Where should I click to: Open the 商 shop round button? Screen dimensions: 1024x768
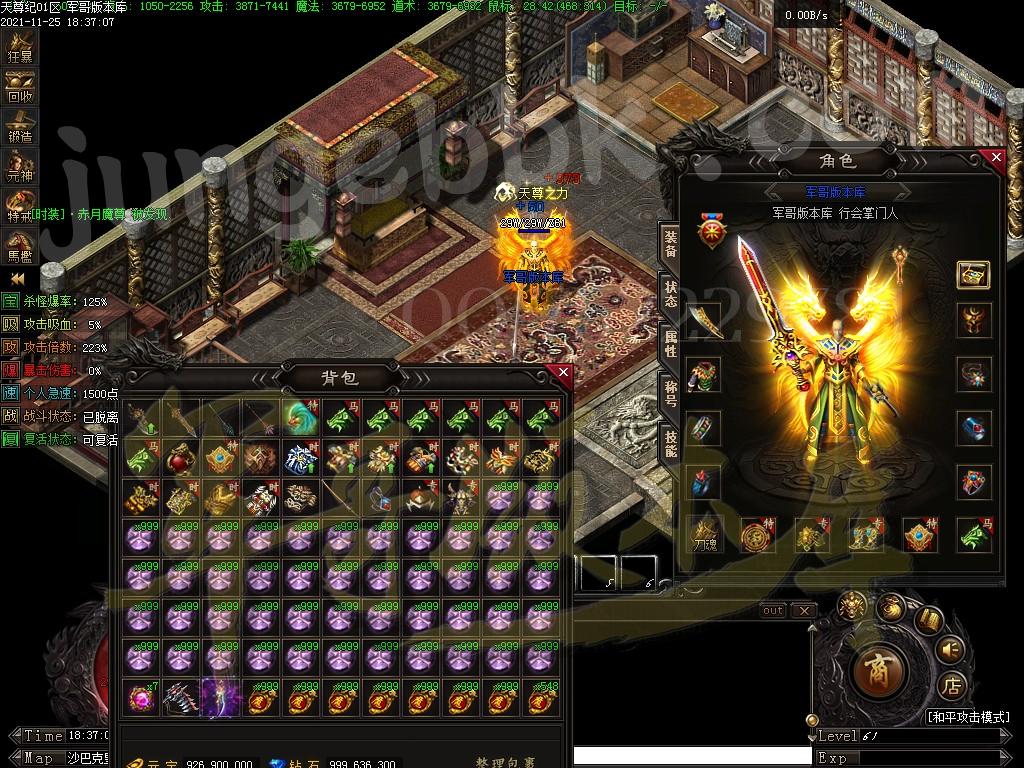[x=879, y=670]
